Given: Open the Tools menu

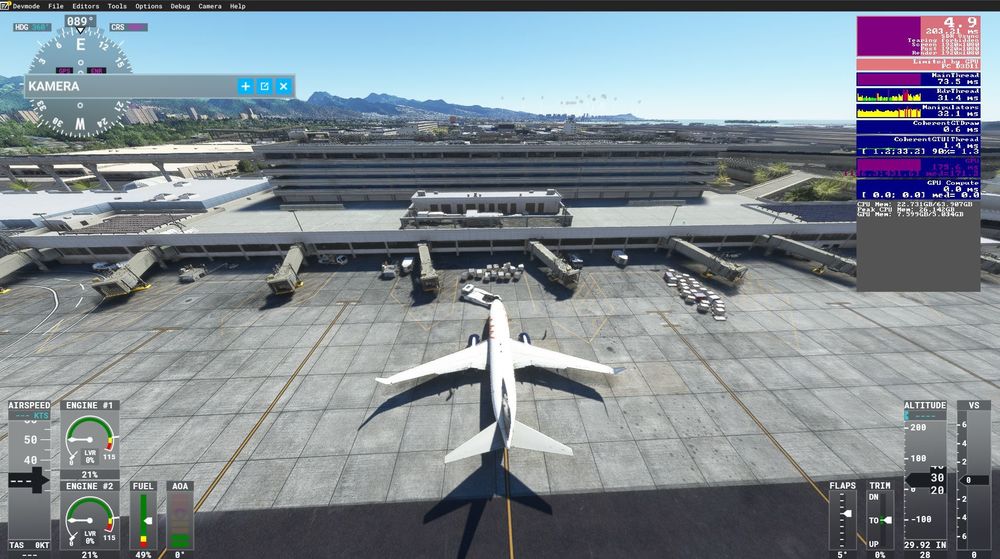Looking at the screenshot, I should pyautogui.click(x=117, y=6).
